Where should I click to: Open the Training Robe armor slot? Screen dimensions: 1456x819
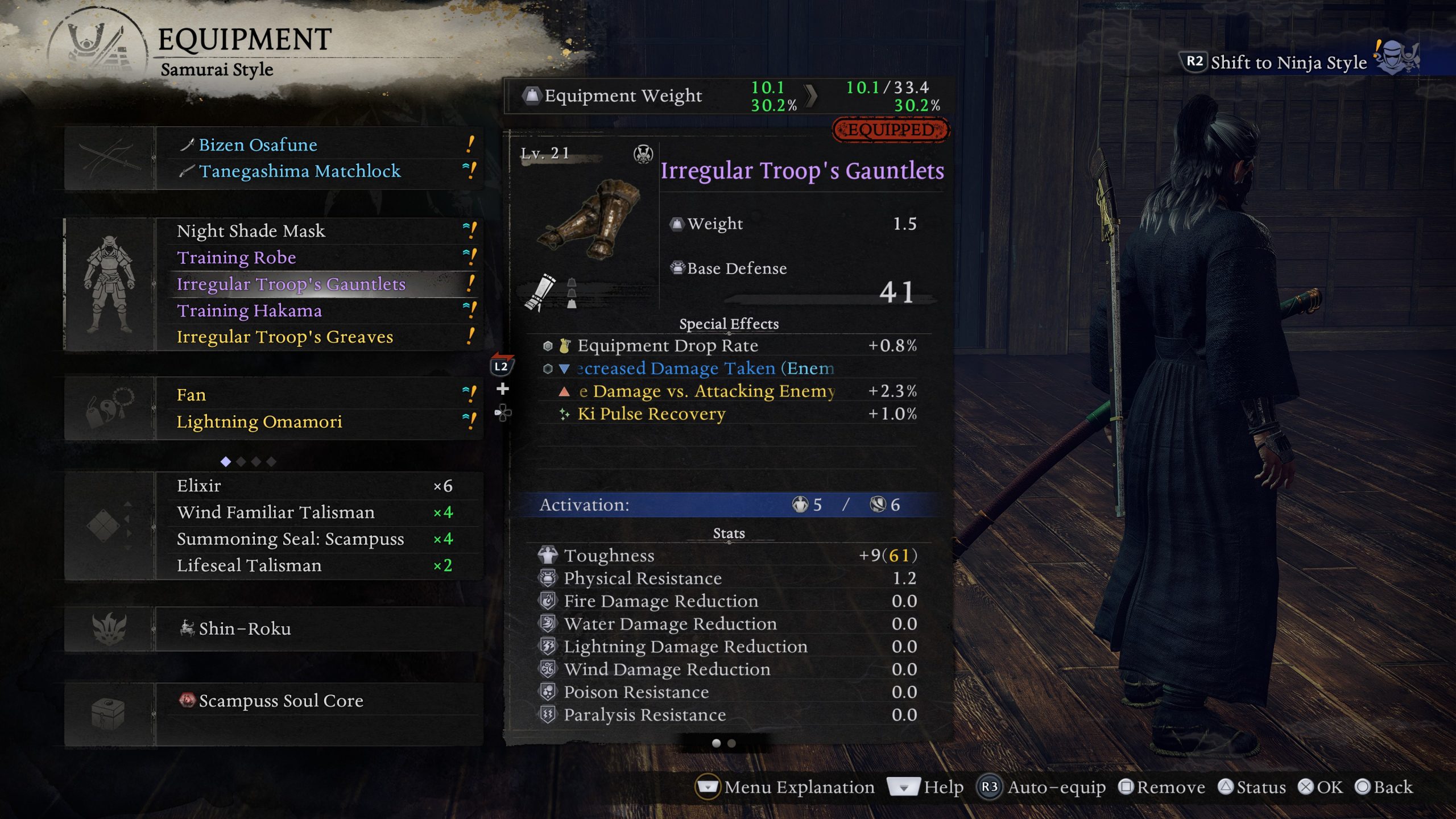[x=236, y=258]
